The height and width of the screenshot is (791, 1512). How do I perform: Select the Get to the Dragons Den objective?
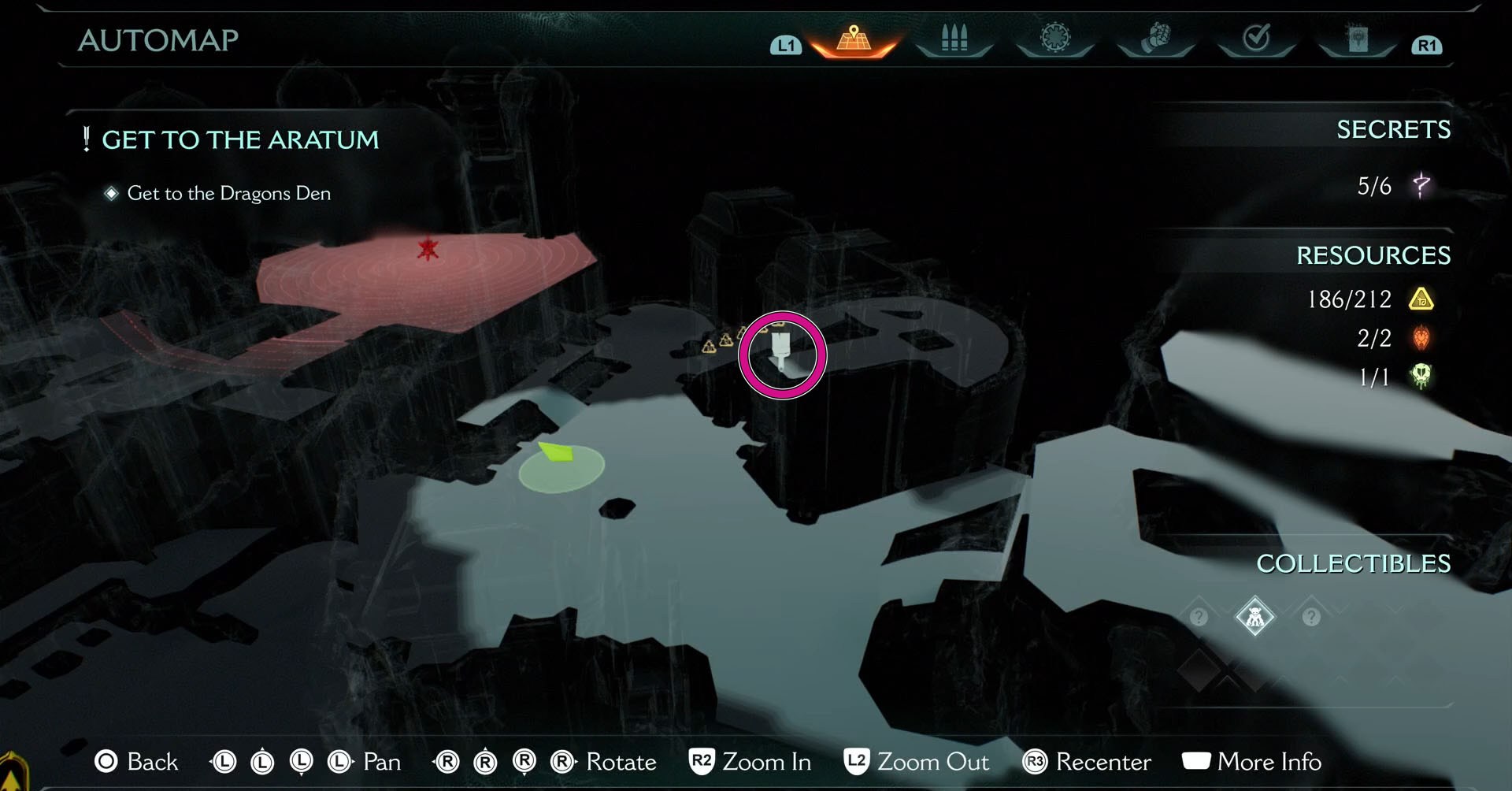coord(228,193)
